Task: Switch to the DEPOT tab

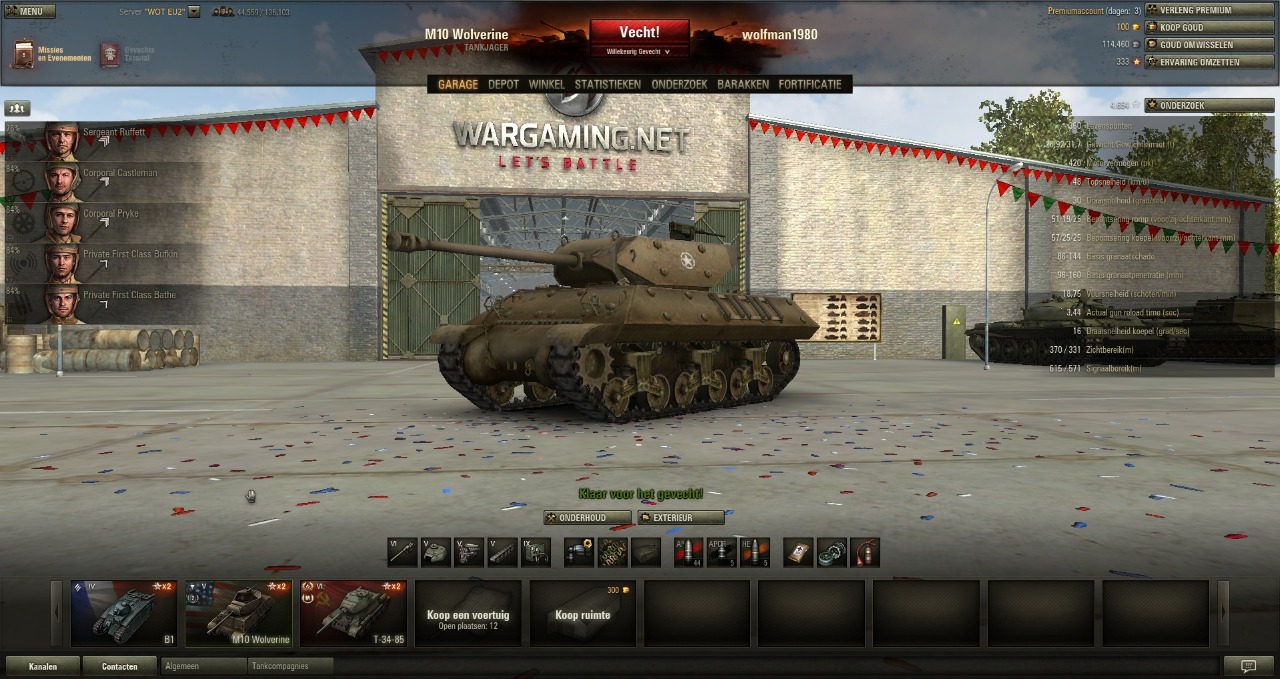Action: 503,85
